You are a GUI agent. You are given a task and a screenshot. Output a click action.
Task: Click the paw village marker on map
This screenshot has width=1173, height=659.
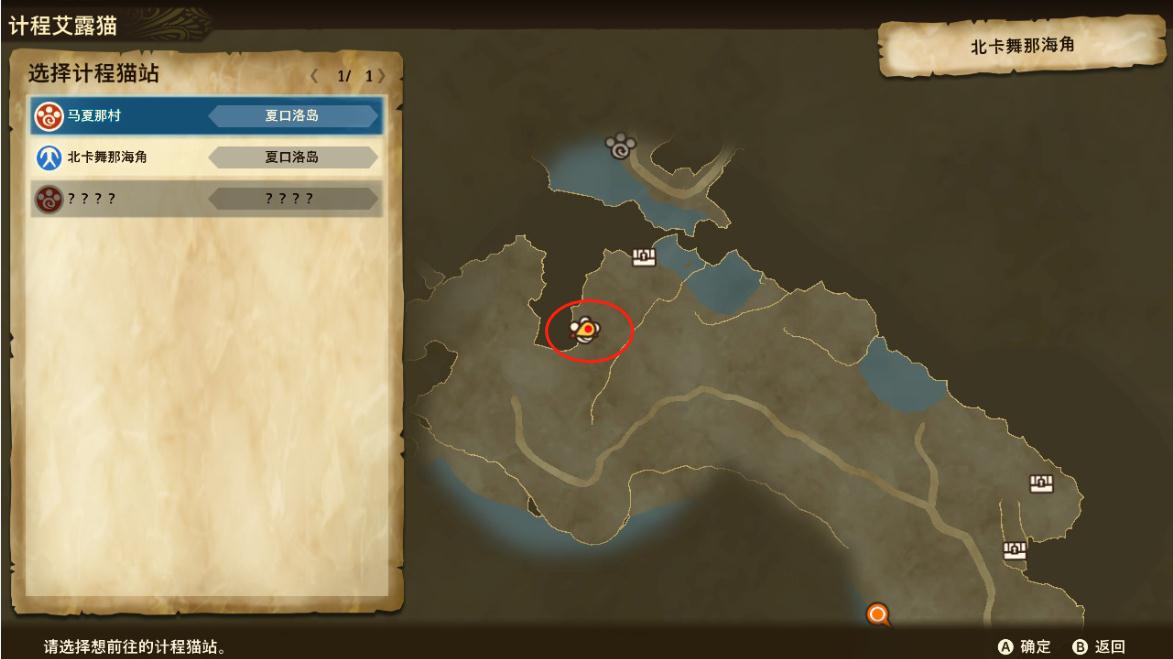pyautogui.click(x=621, y=148)
